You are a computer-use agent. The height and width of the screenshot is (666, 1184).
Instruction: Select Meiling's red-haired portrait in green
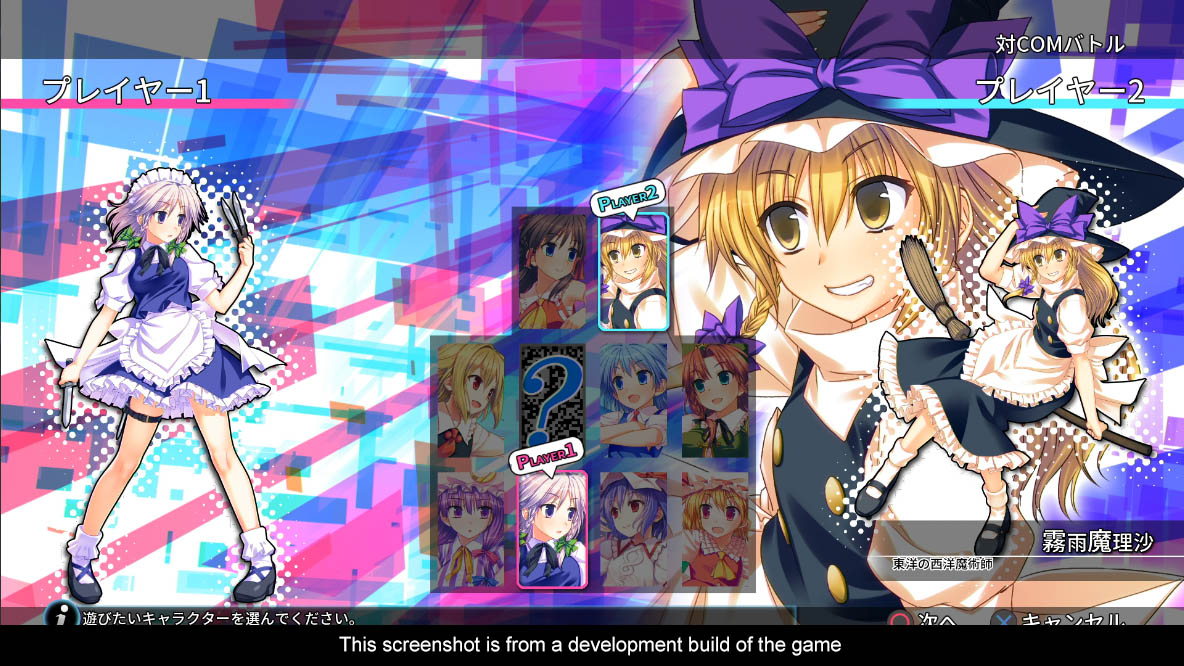click(x=715, y=400)
